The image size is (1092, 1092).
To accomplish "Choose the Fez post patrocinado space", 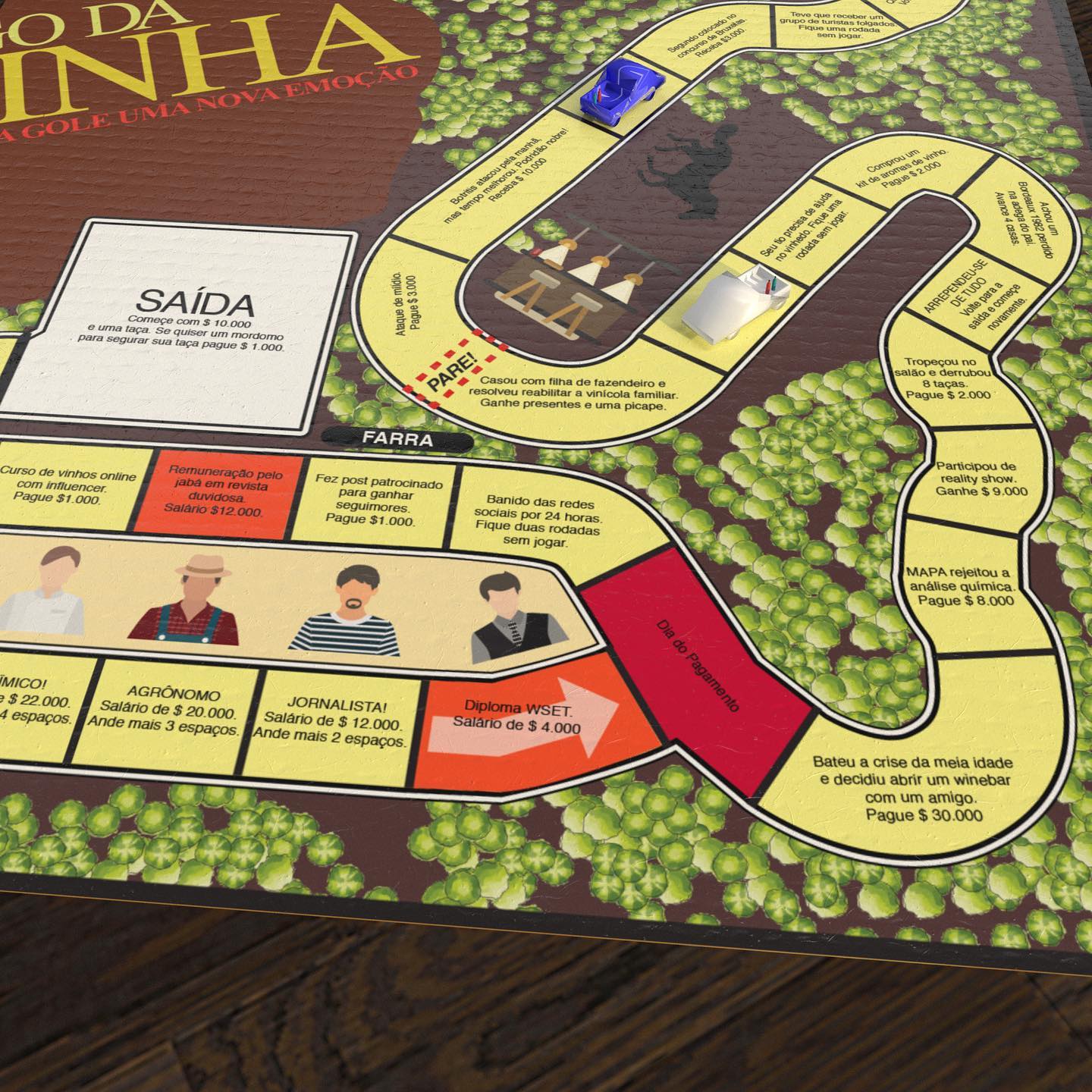I will click(x=369, y=501).
